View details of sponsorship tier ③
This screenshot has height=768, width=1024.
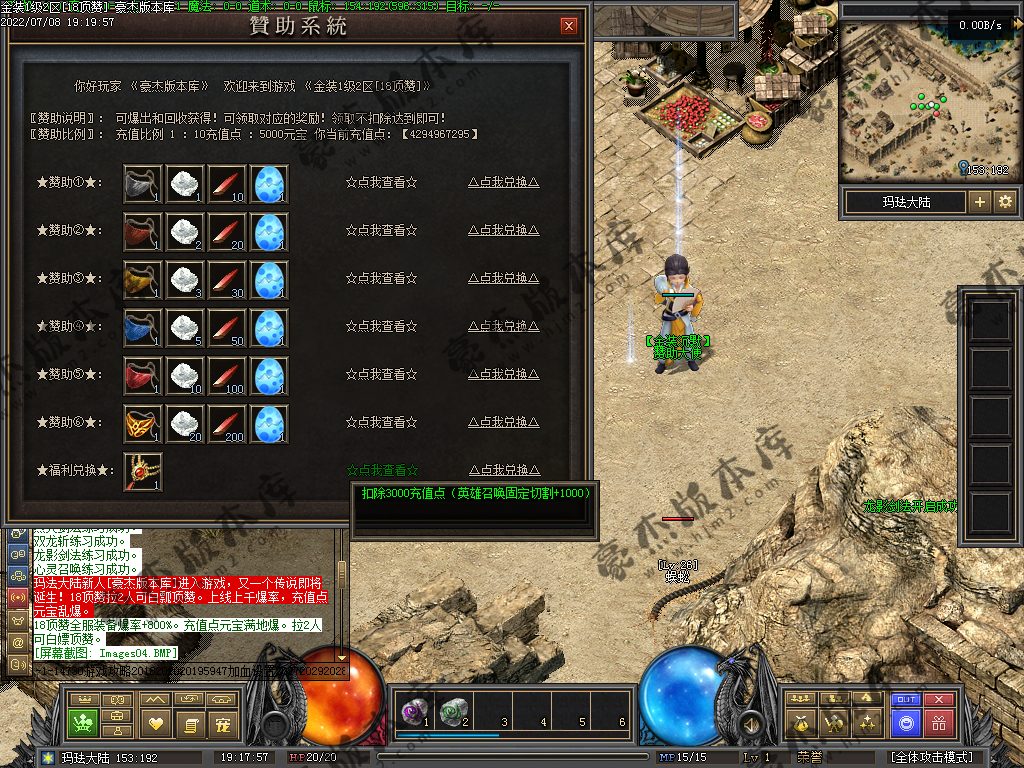tap(381, 278)
